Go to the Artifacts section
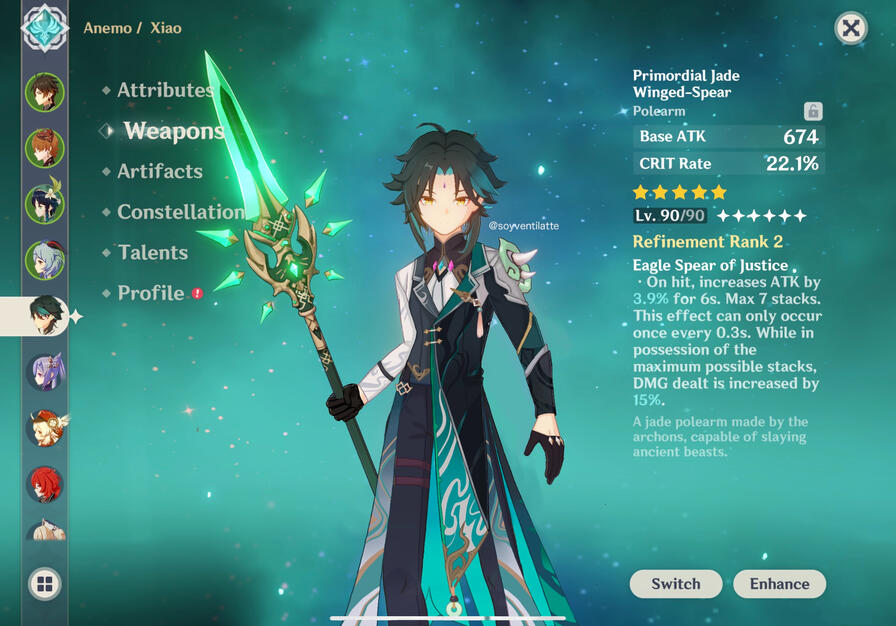This screenshot has width=896, height=626. coord(159,171)
